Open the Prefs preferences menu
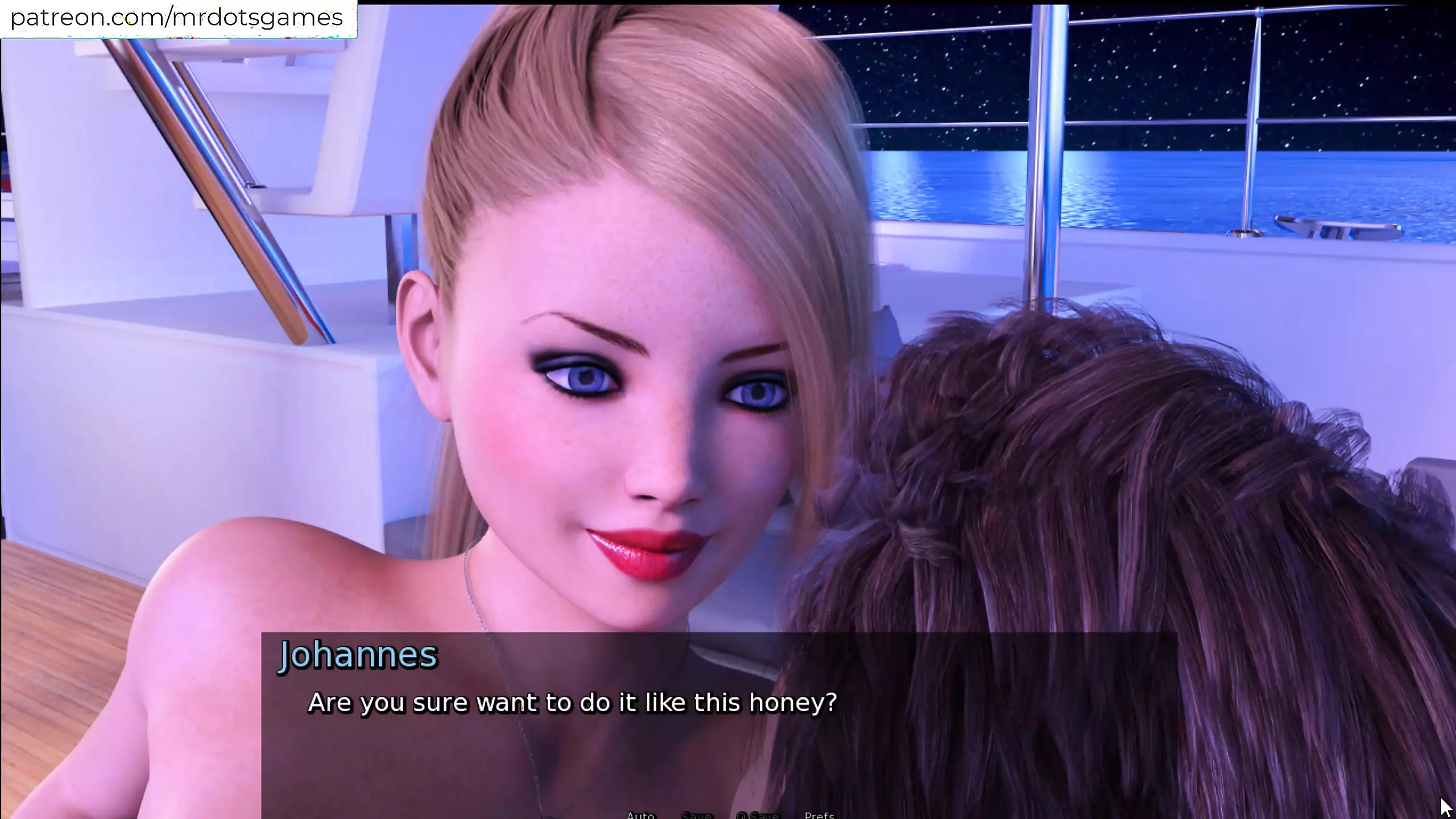 pos(820,815)
